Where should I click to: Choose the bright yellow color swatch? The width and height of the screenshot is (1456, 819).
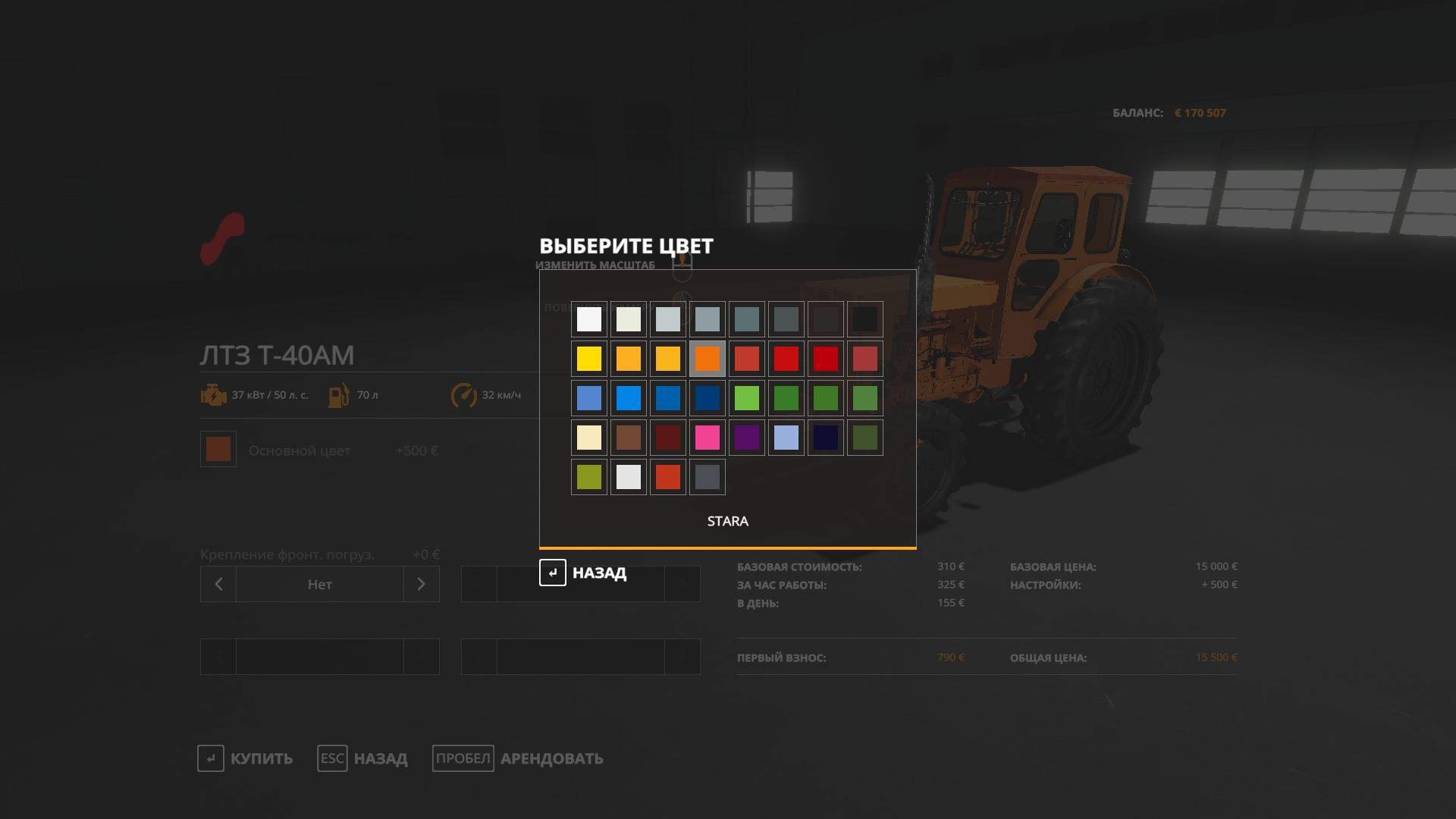click(x=589, y=359)
